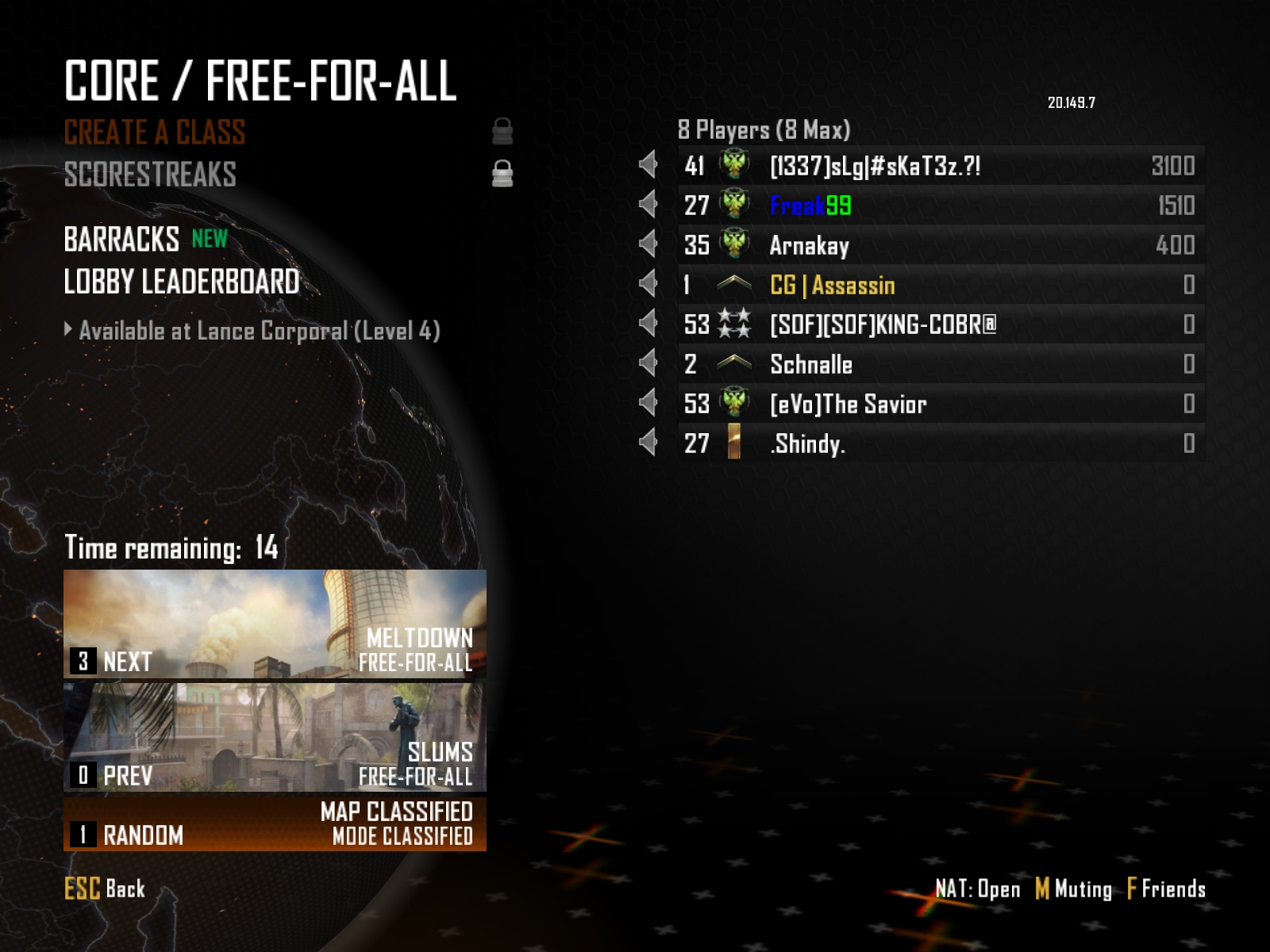The width and height of the screenshot is (1270, 952).
Task: Vote for the Random classified map
Action: pos(275,824)
